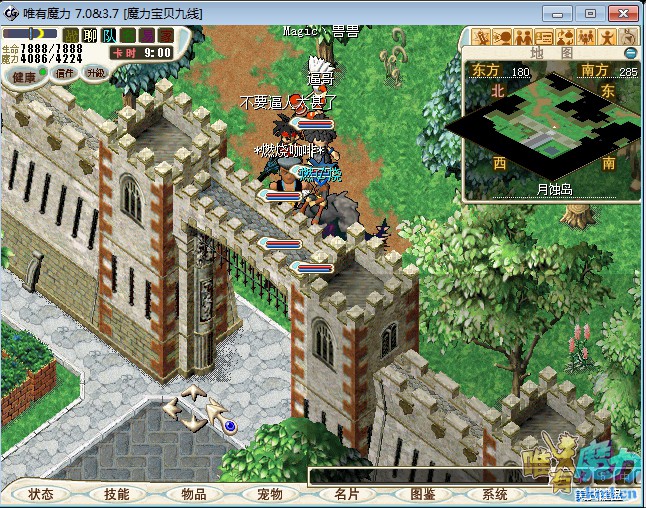
Task: Toggle the 家 family switch
Action: (166, 36)
